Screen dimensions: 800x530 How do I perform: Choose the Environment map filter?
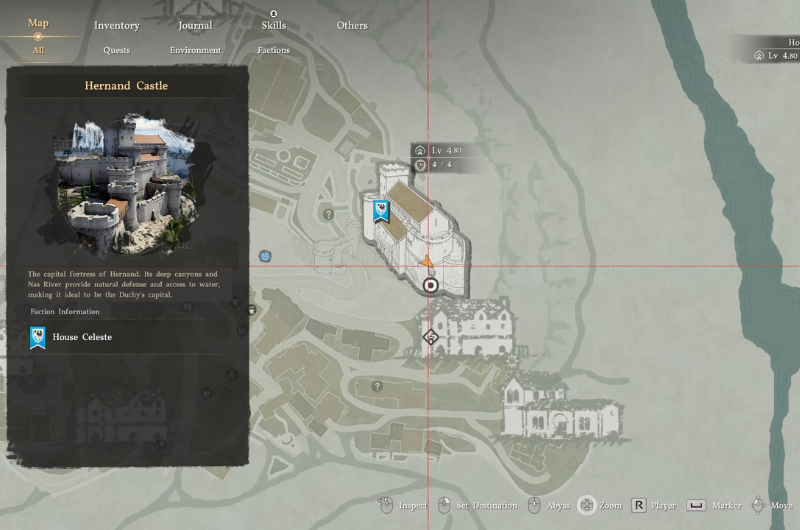point(195,50)
